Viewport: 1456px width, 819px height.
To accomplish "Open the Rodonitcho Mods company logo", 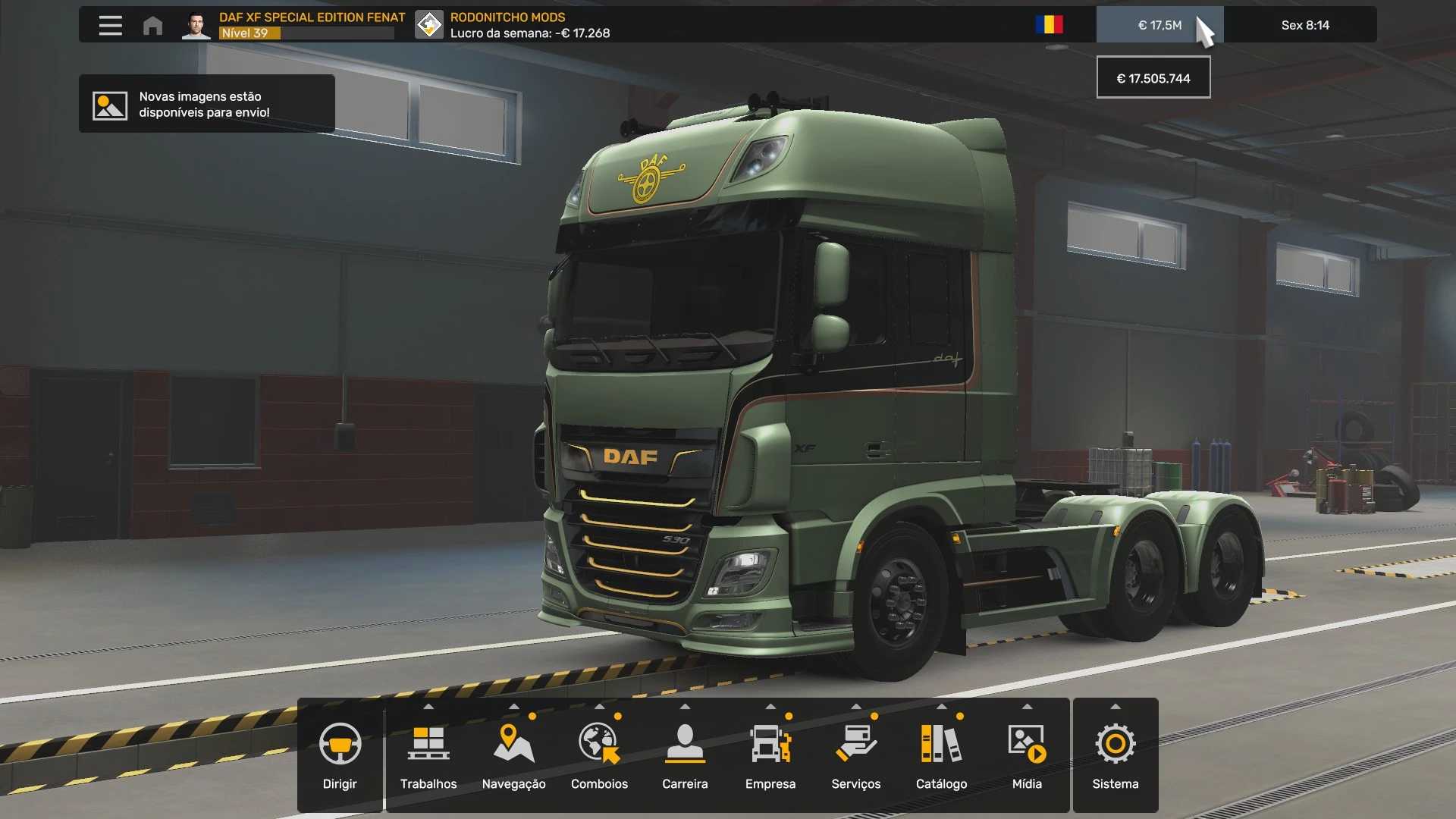I will coord(429,25).
